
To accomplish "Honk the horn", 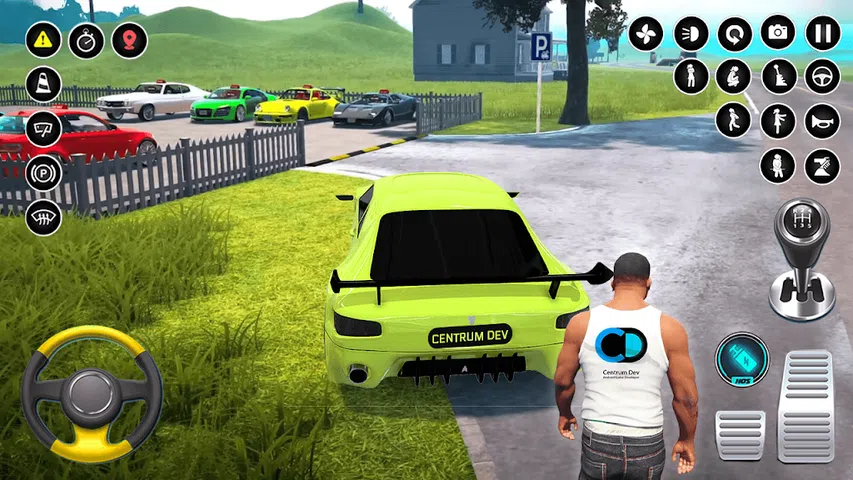I will [822, 120].
